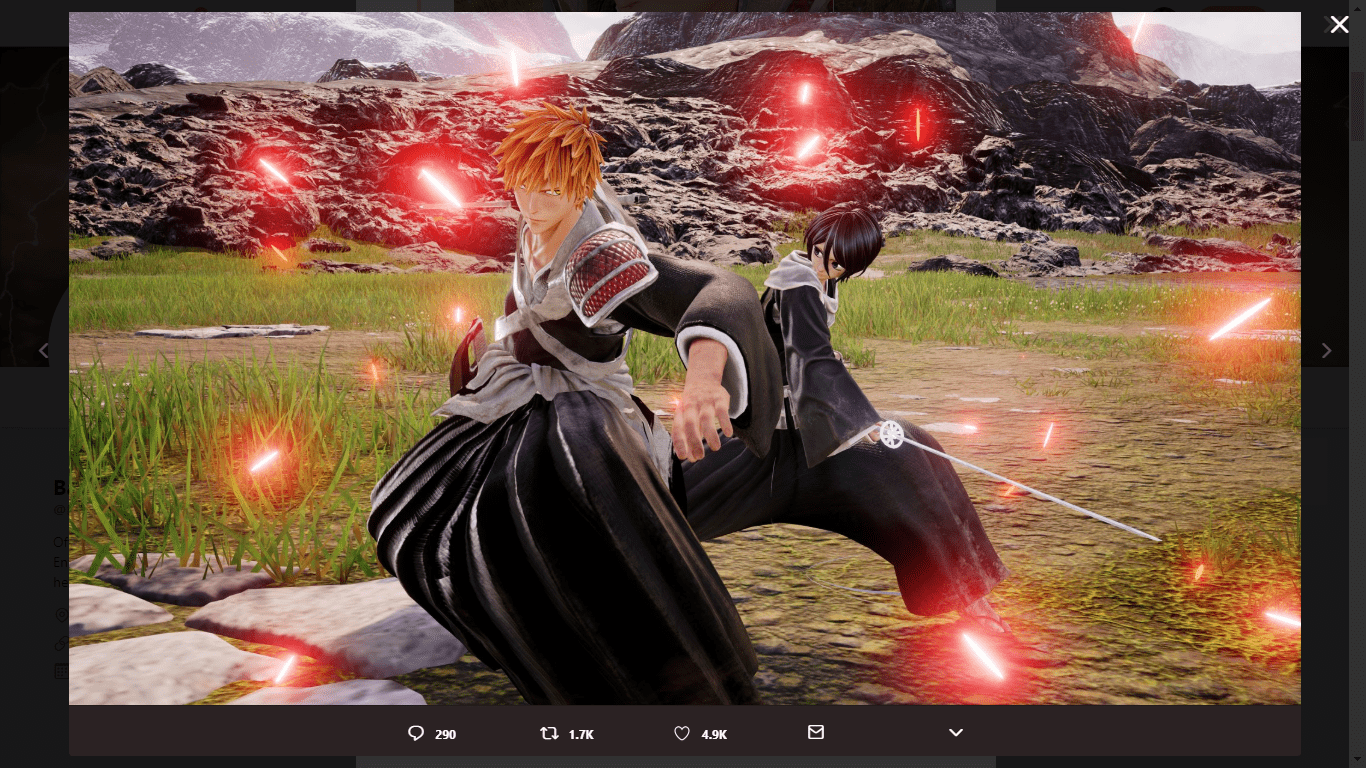This screenshot has width=1366, height=768.
Task: Share the tweet via the envelope icon
Action: pyautogui.click(x=816, y=732)
